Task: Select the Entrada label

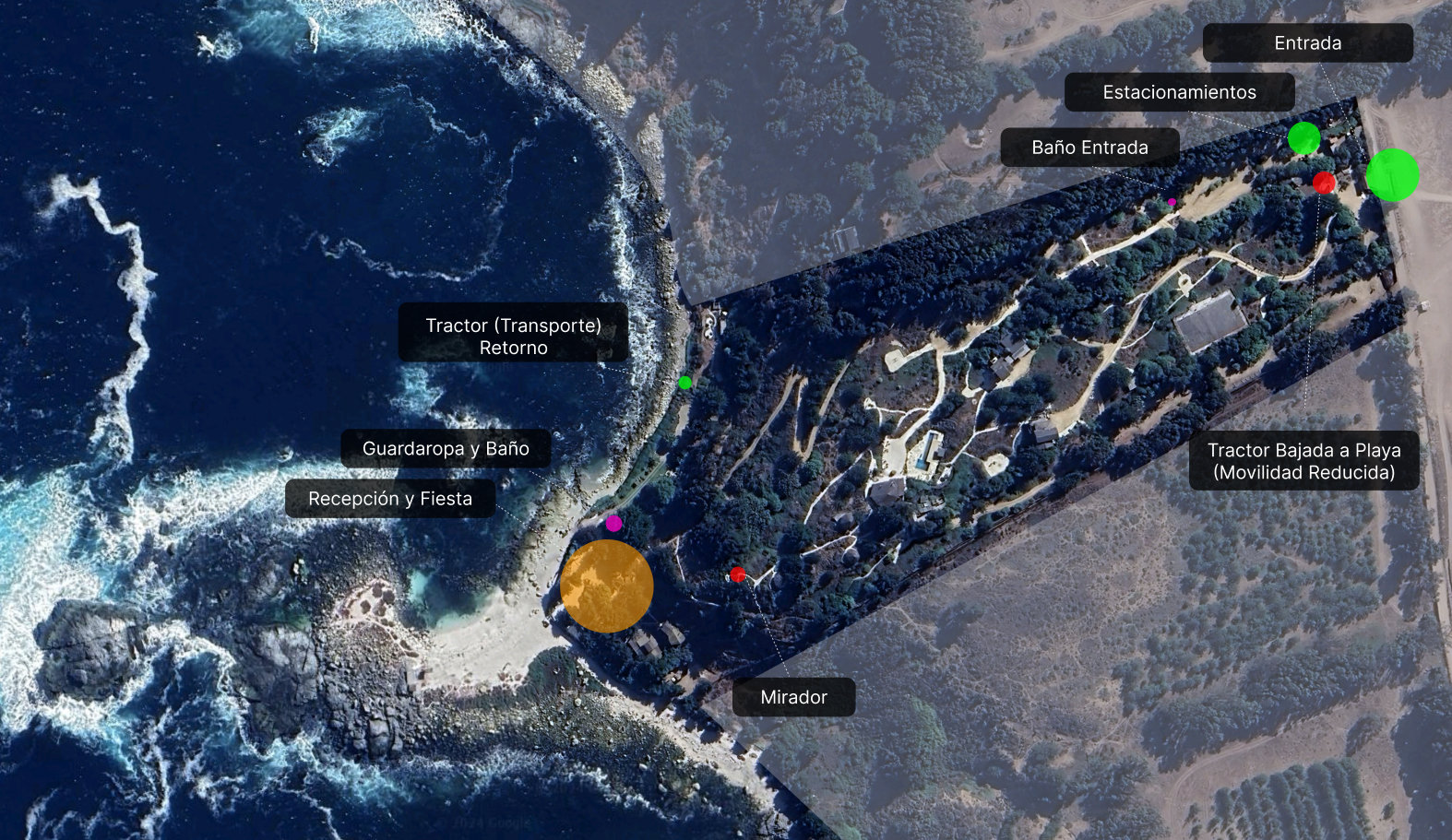Action: [1307, 43]
